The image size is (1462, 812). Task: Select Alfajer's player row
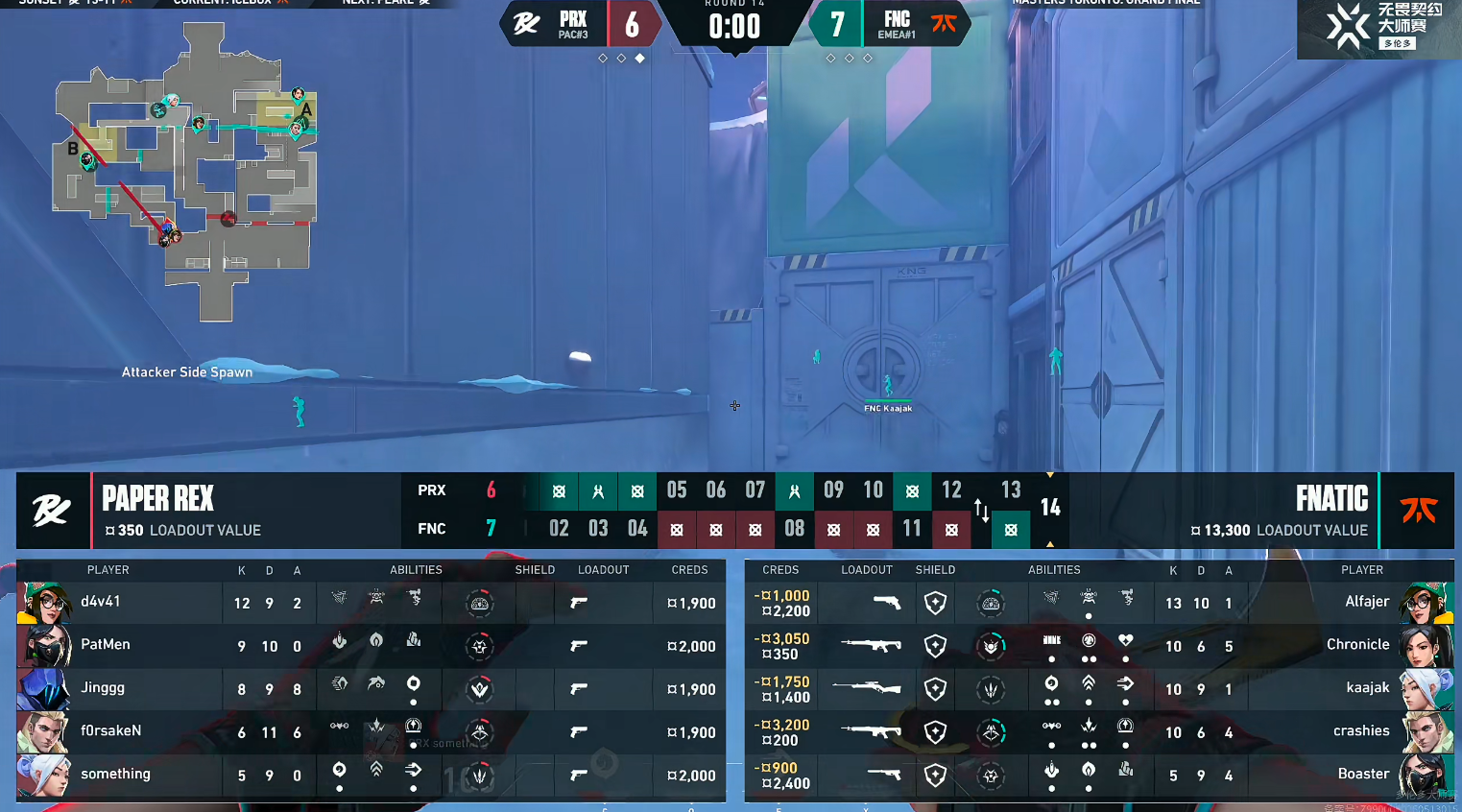point(1367,603)
